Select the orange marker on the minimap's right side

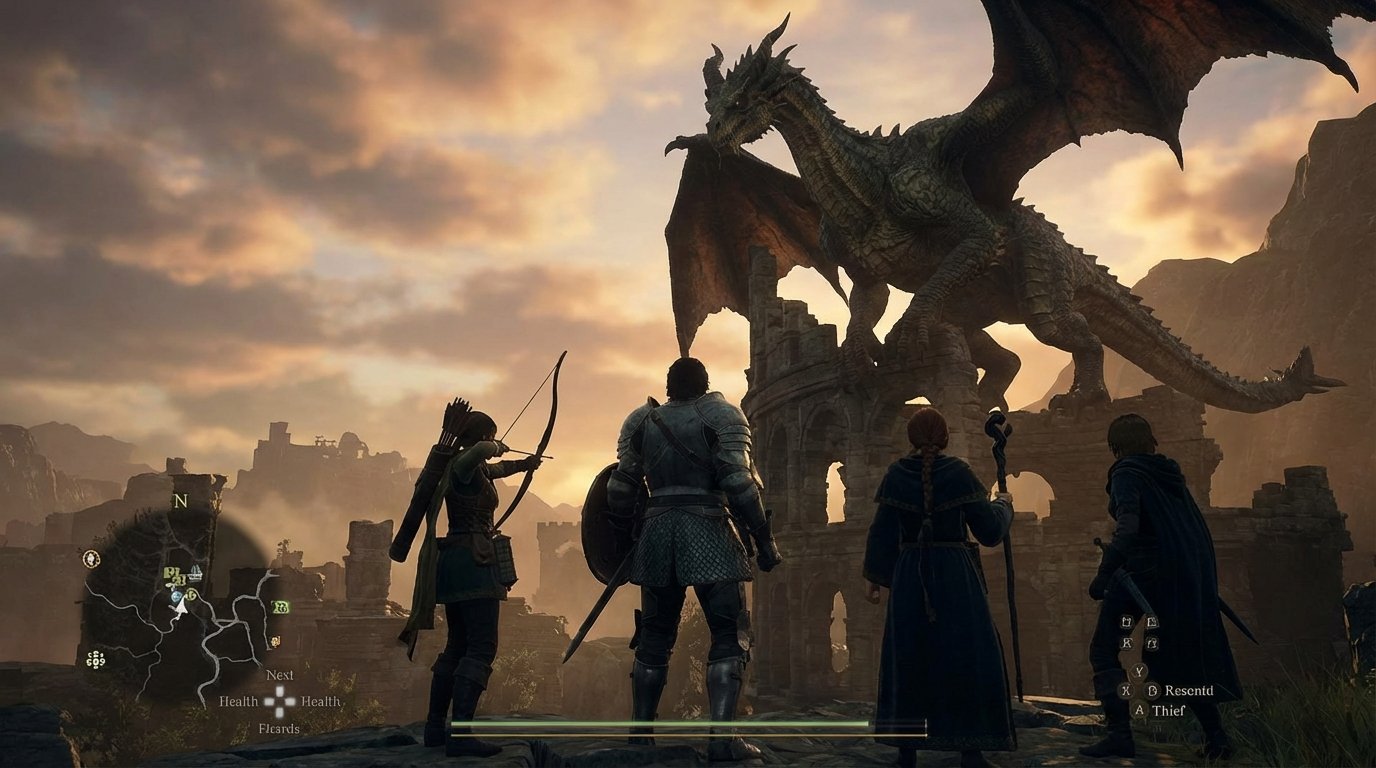coord(275,641)
